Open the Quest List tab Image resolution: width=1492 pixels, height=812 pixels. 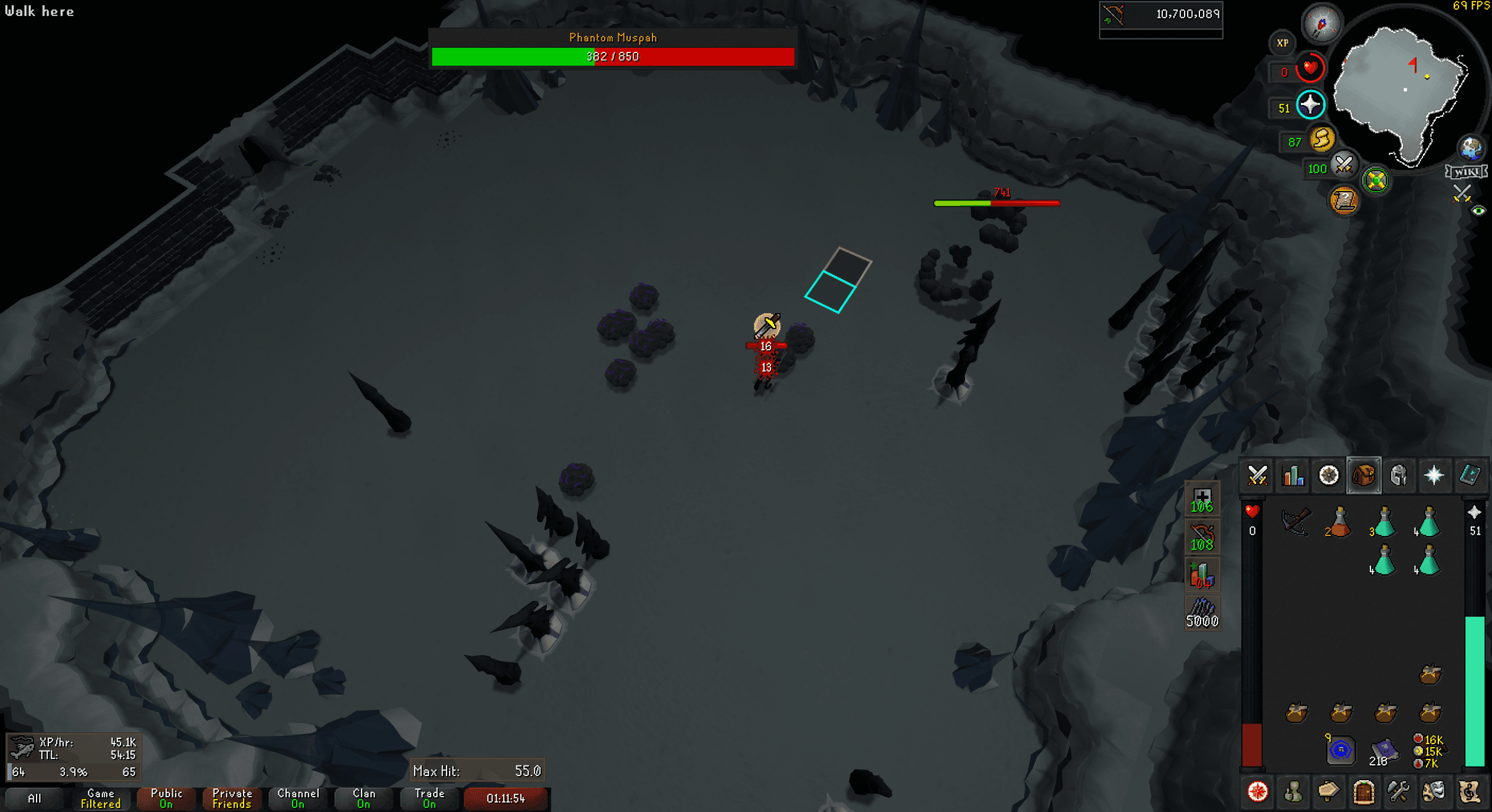point(1329,475)
